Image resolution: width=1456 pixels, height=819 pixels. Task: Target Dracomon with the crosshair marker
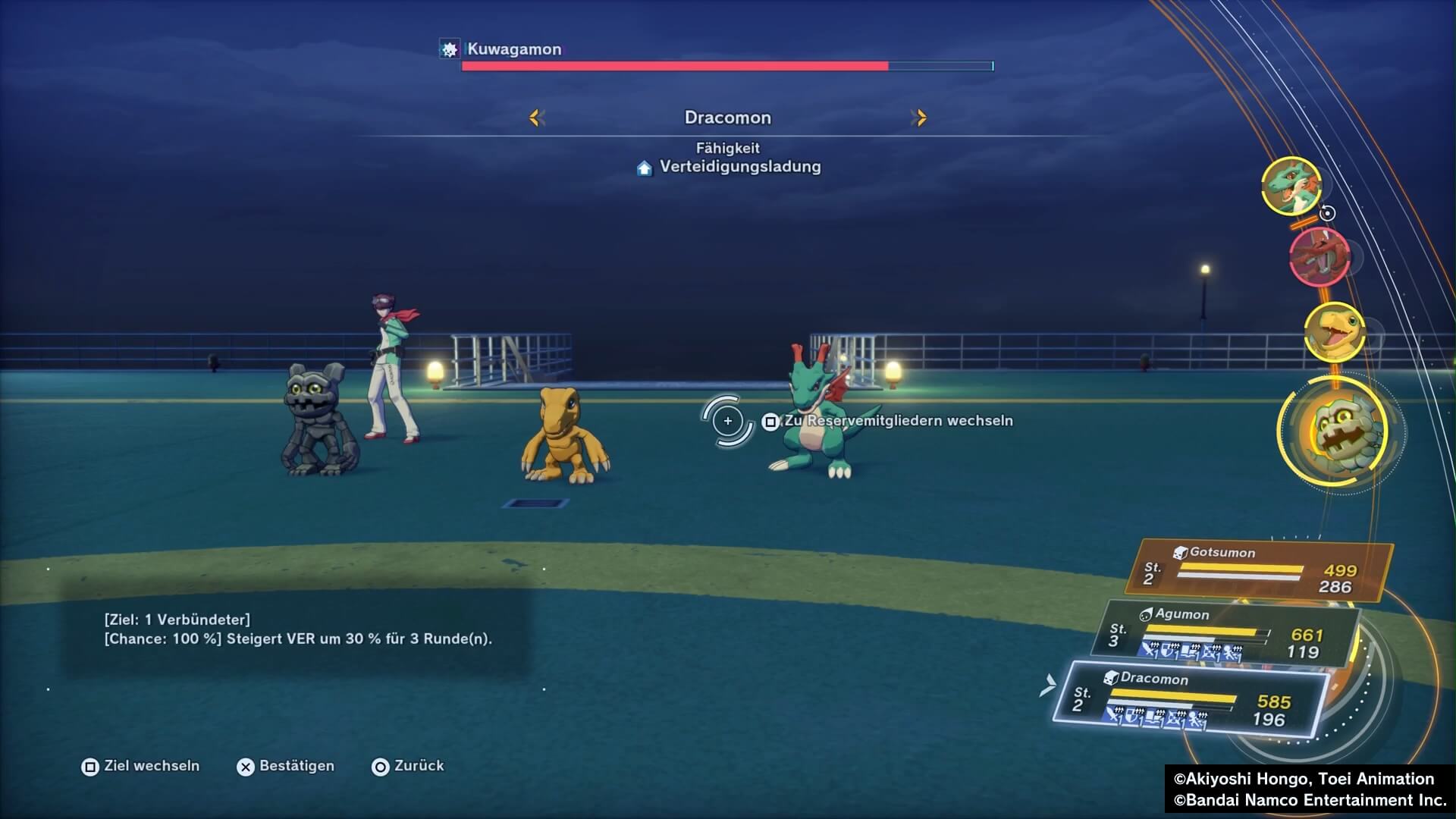pos(727,421)
